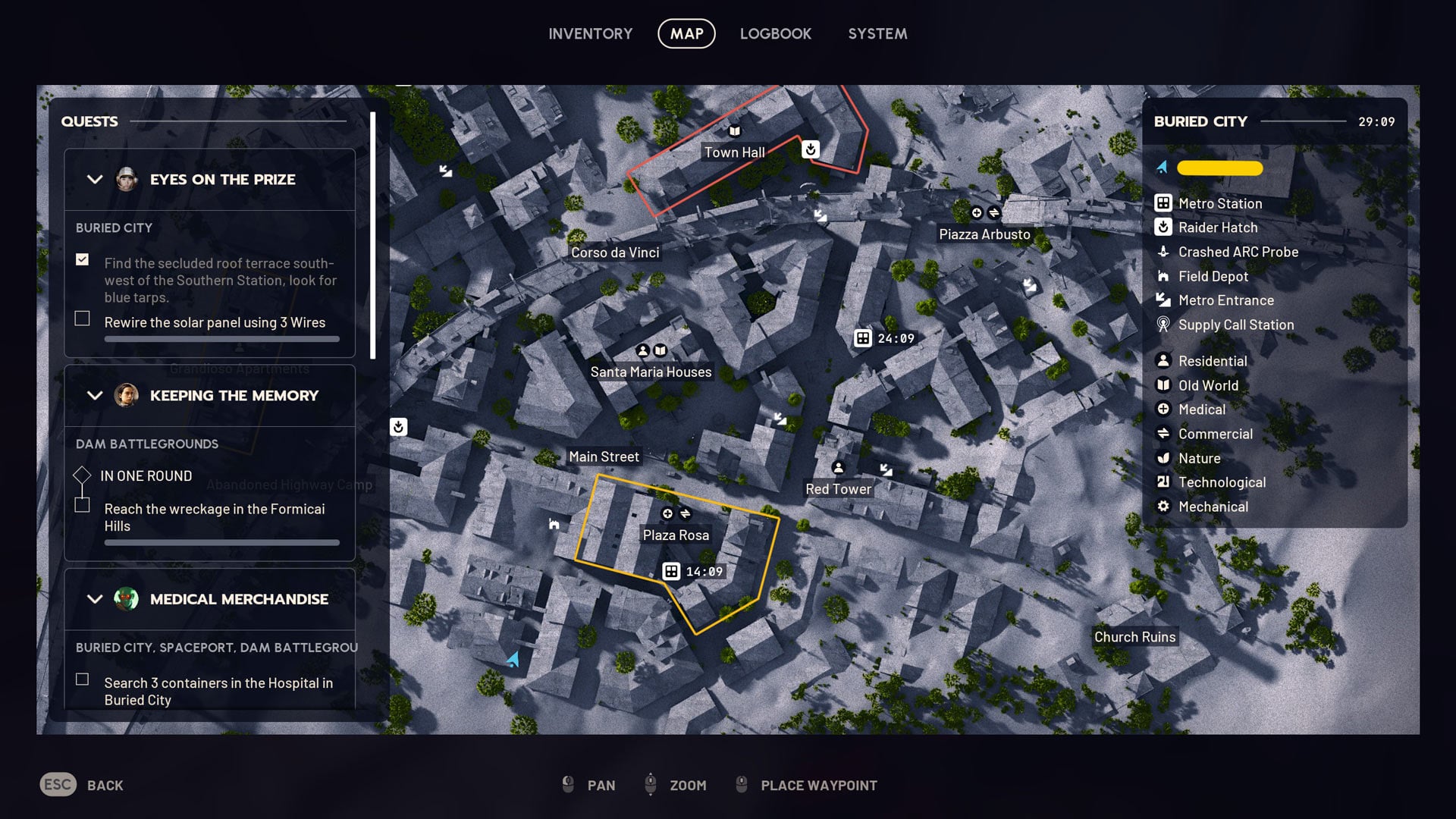Collapse the Keeping the Memory quest
1456x819 pixels.
[x=94, y=395]
